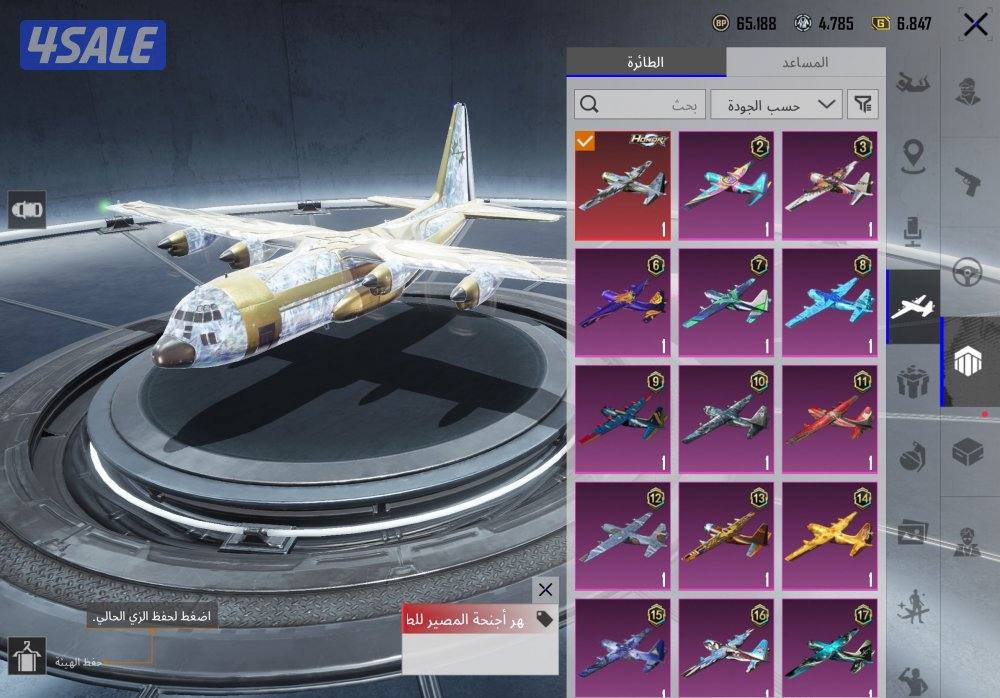Image resolution: width=1000 pixels, height=698 pixels.
Task: Open the filter funnel button
Action: click(x=863, y=104)
